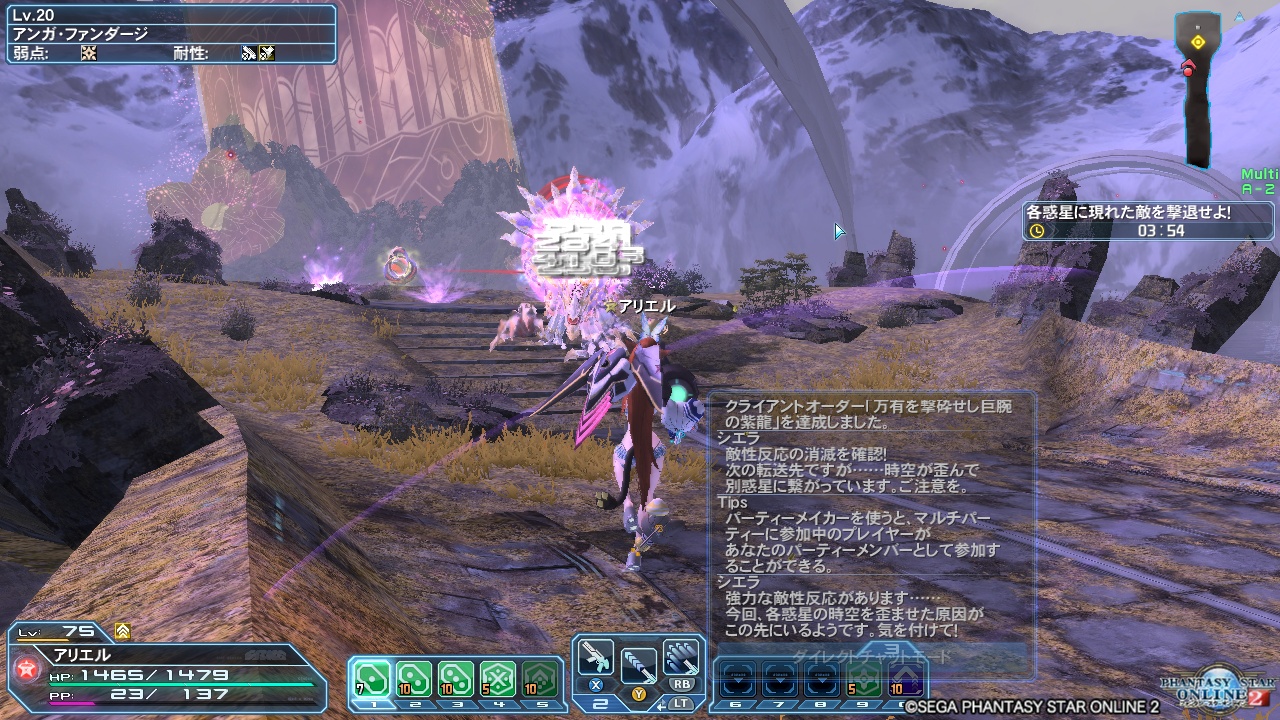Toggle ダイレクトチャットモード on

[x=872, y=654]
